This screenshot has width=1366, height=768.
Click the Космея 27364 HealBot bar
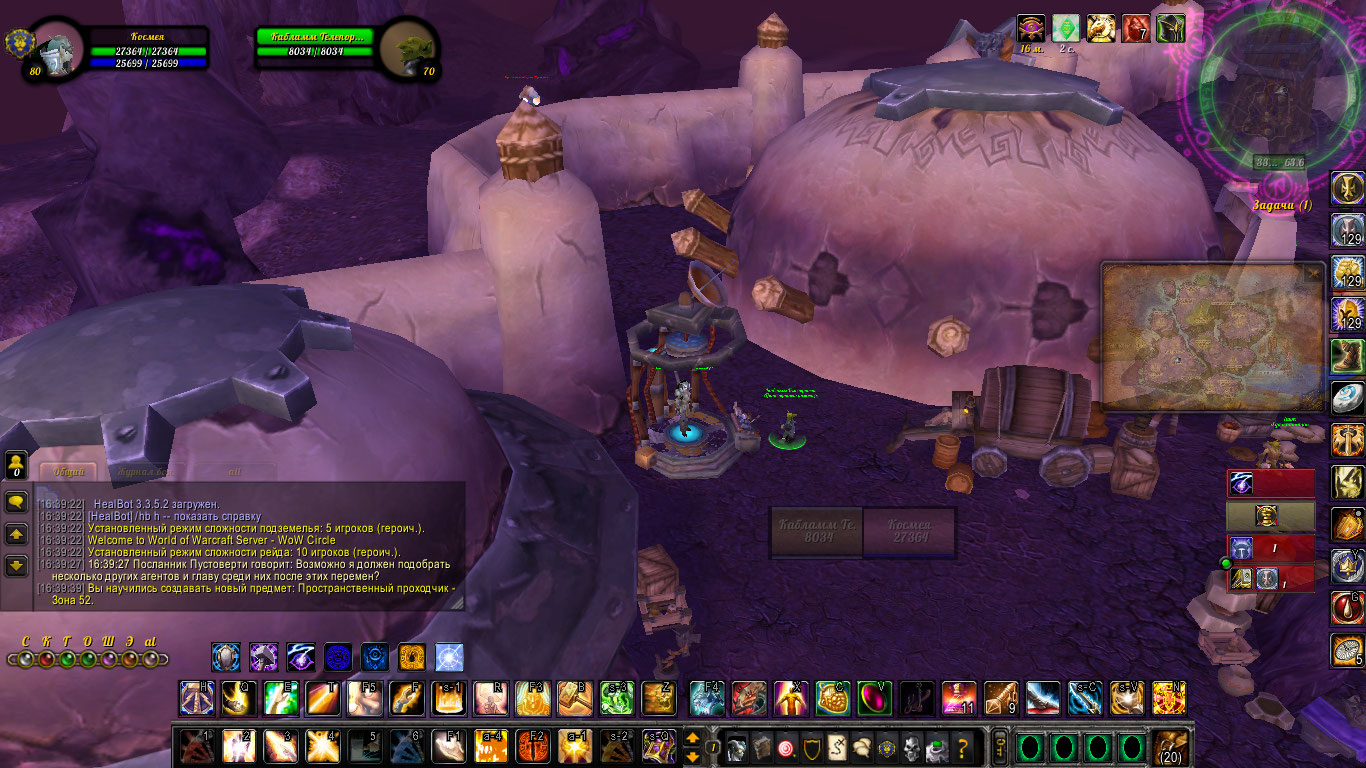[x=908, y=530]
